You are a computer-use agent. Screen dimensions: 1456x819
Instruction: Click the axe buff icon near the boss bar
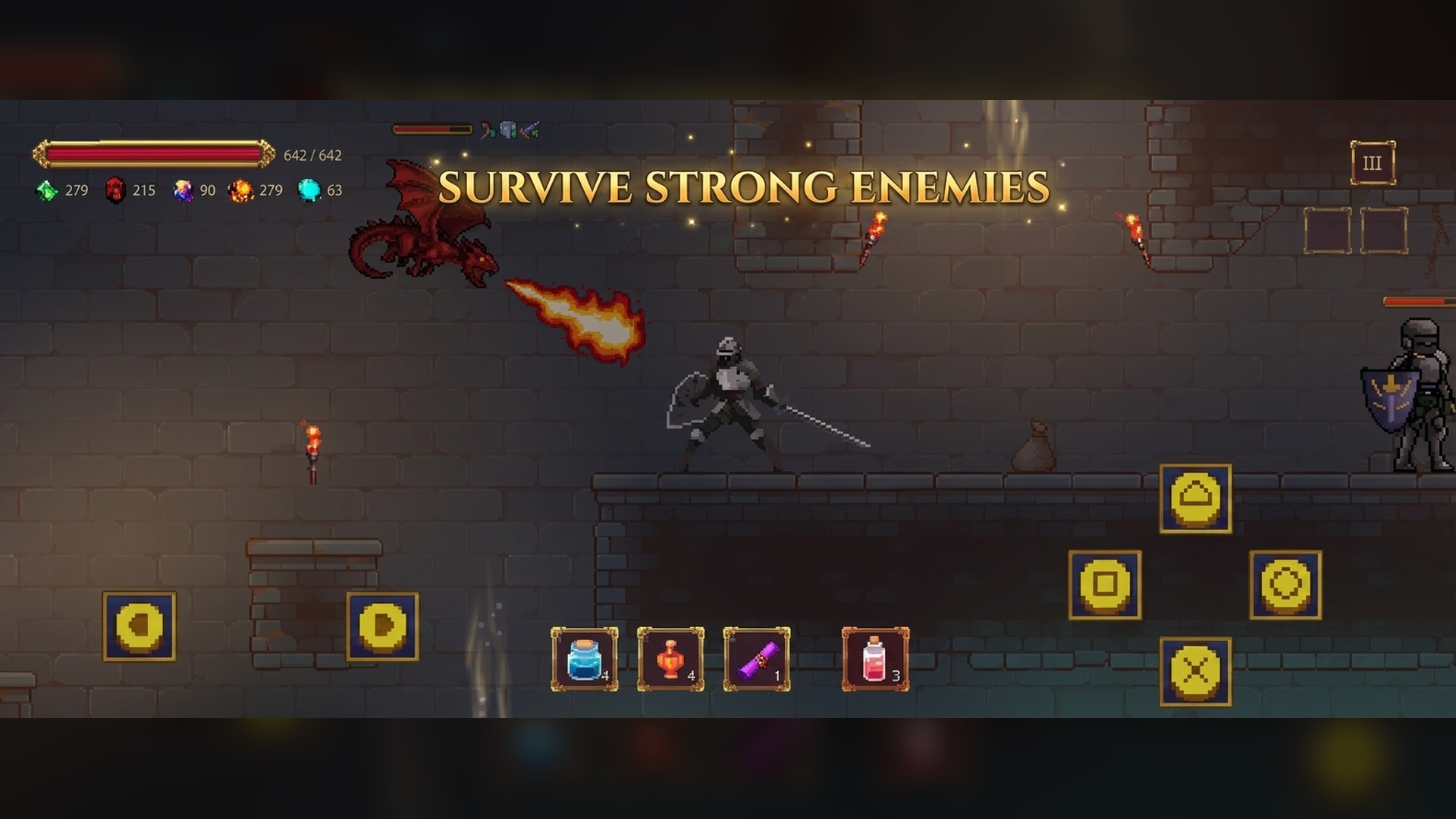point(483,129)
